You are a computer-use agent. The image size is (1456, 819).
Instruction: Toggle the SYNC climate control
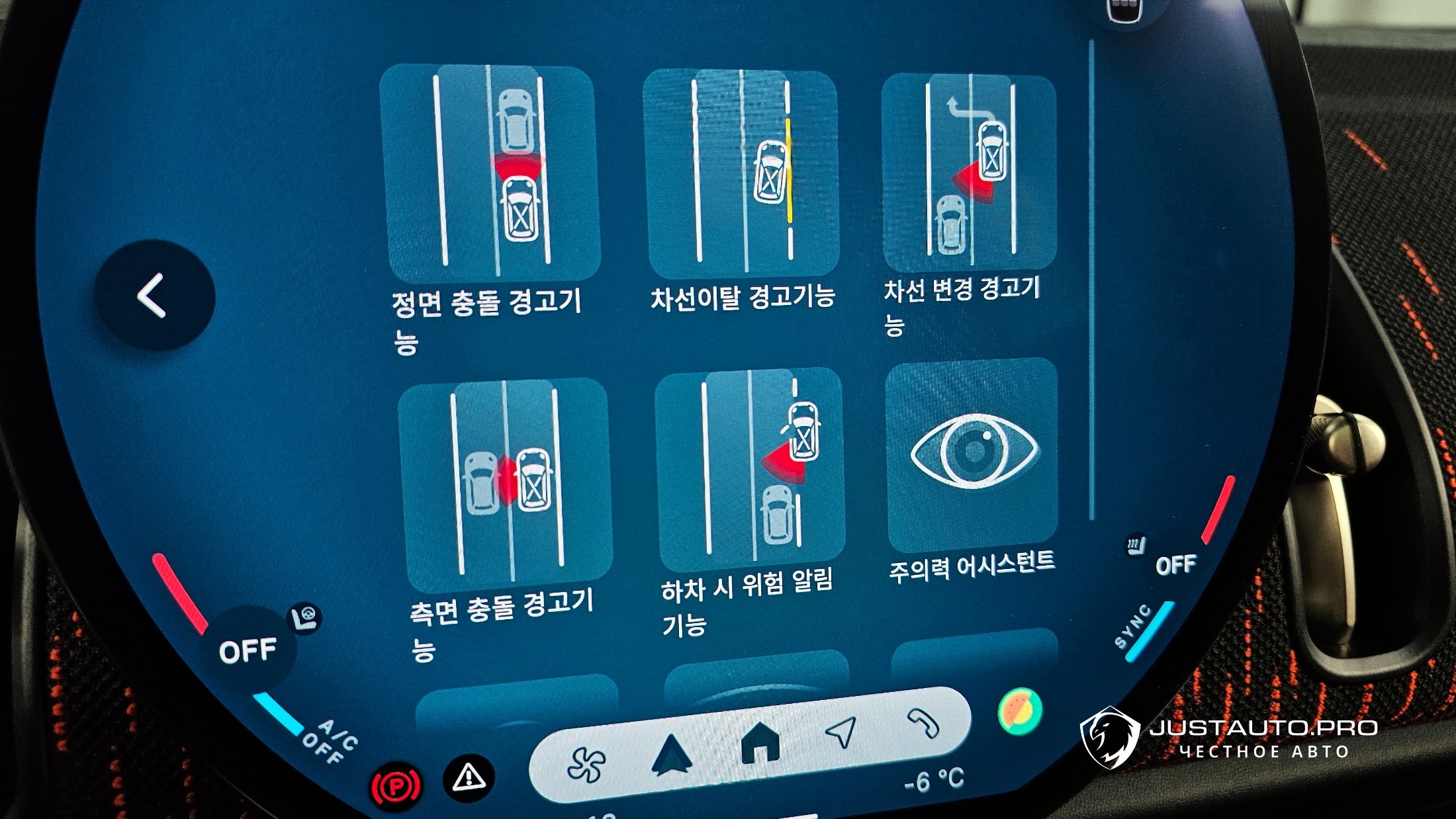click(1133, 626)
